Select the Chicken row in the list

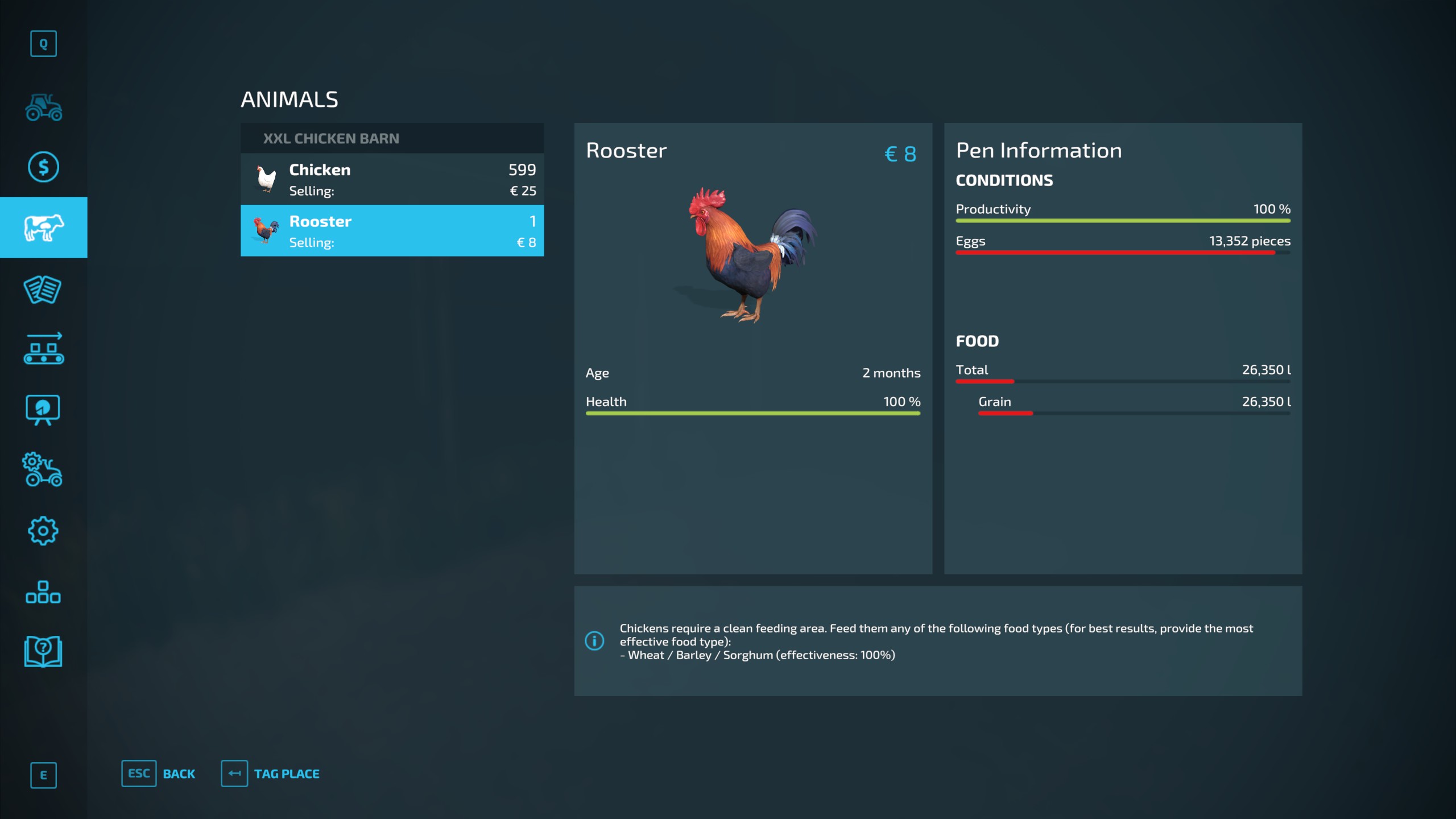(392, 179)
